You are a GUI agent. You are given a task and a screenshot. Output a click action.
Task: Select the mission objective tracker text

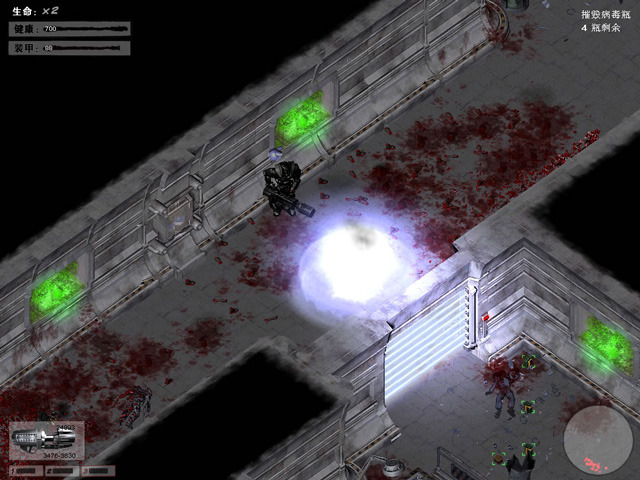click(x=606, y=20)
